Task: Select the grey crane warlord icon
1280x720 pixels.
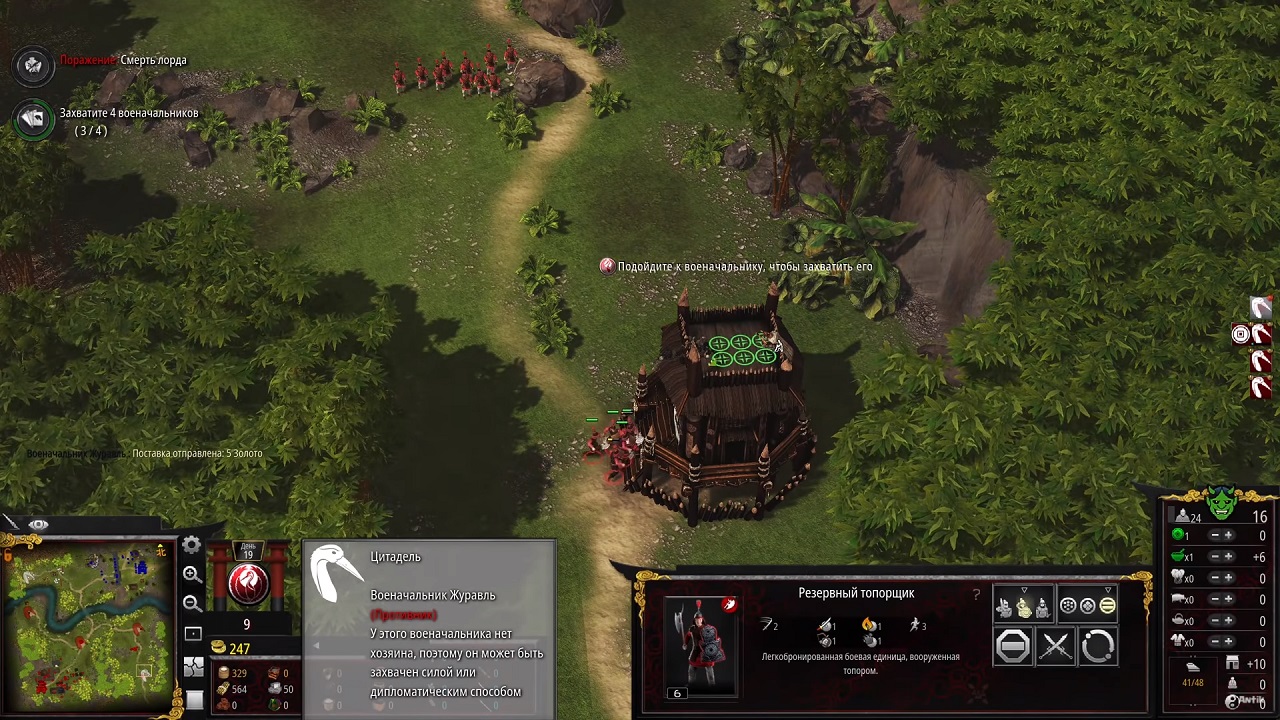Action: click(x=337, y=578)
